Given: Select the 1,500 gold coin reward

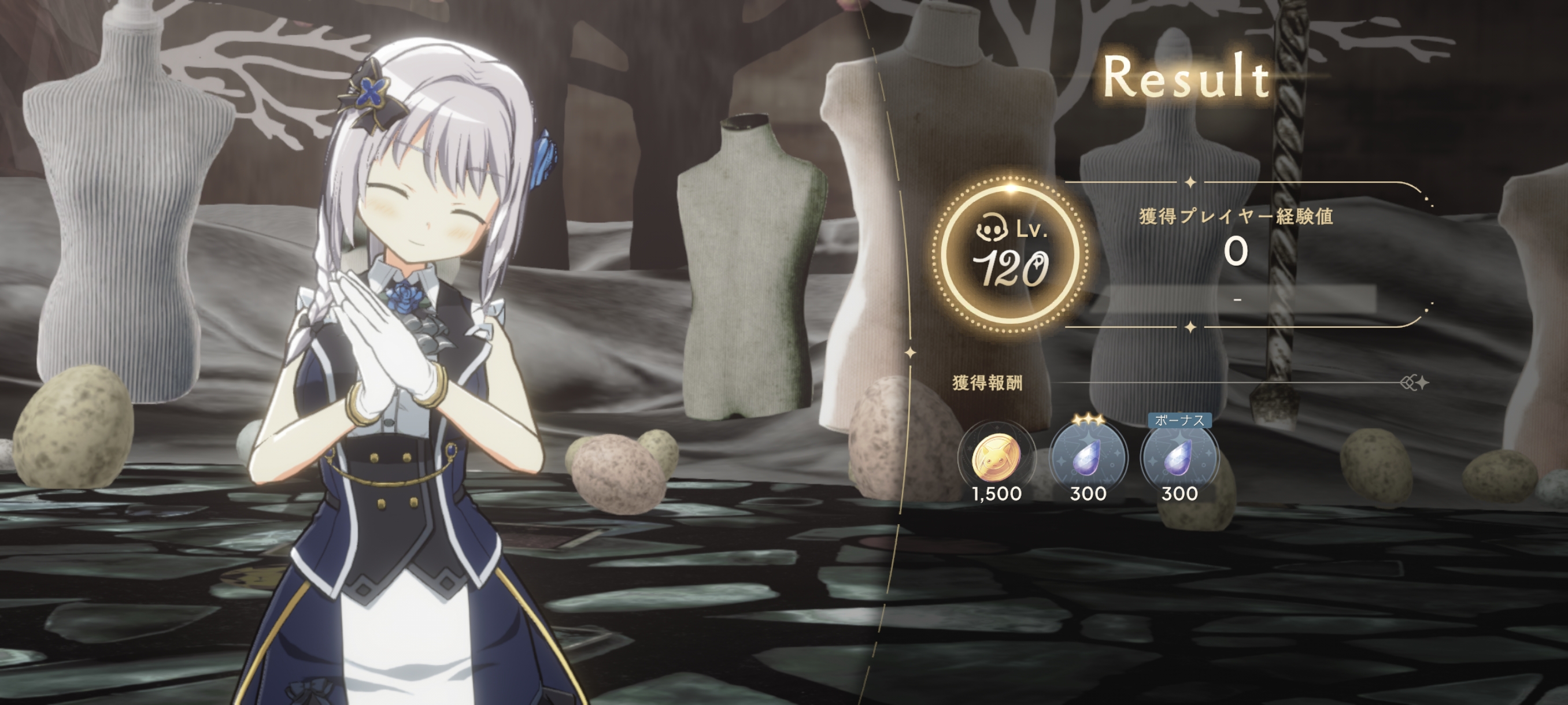Looking at the screenshot, I should 996,459.
